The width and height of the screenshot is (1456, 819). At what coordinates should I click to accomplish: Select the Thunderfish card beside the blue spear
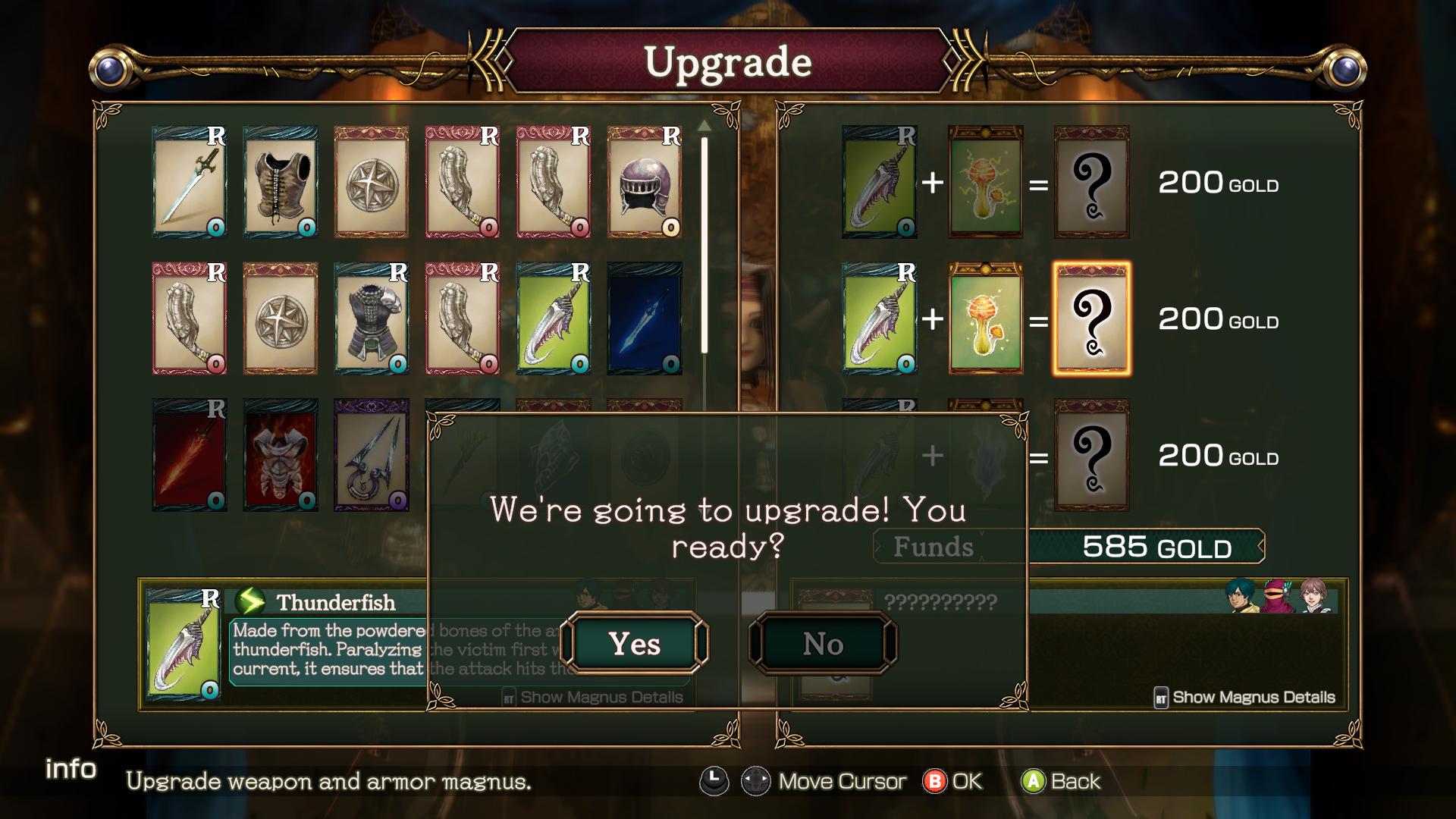[x=554, y=318]
